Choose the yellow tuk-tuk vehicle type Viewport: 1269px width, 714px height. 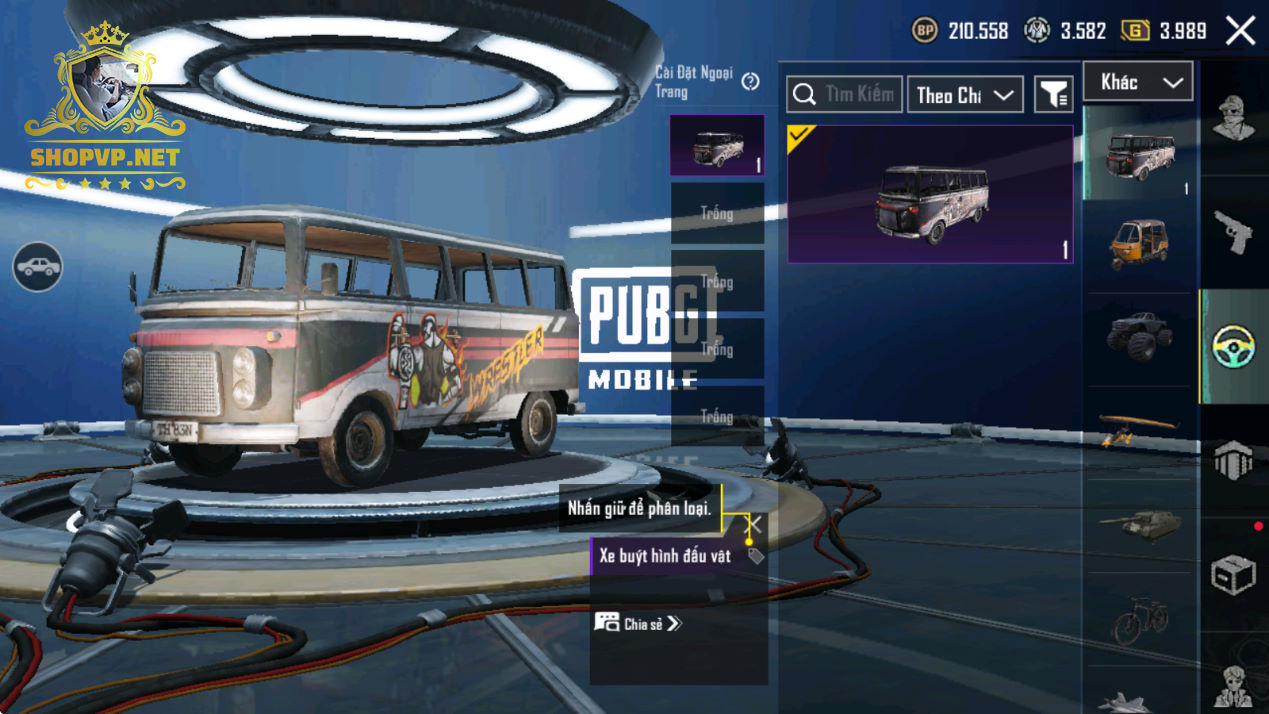click(1139, 245)
